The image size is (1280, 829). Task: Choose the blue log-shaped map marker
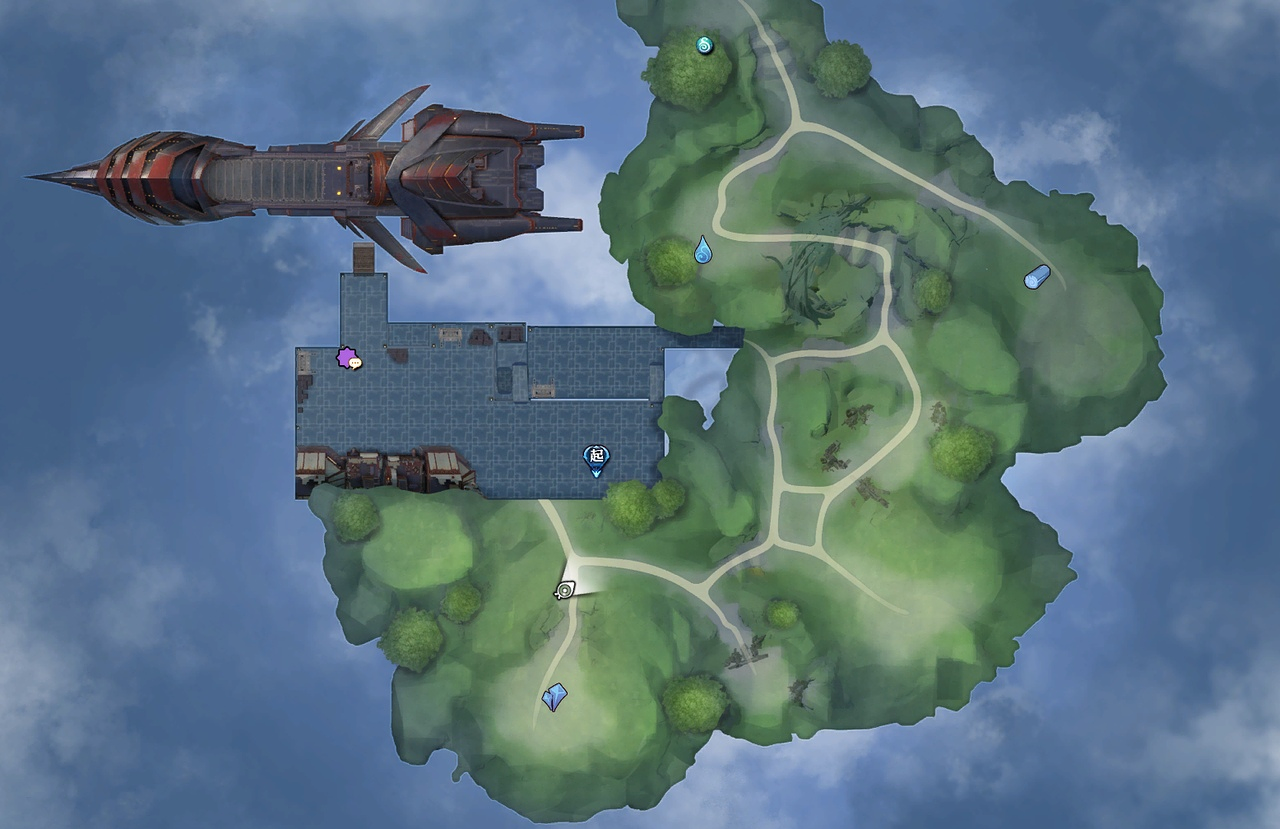1037,276
